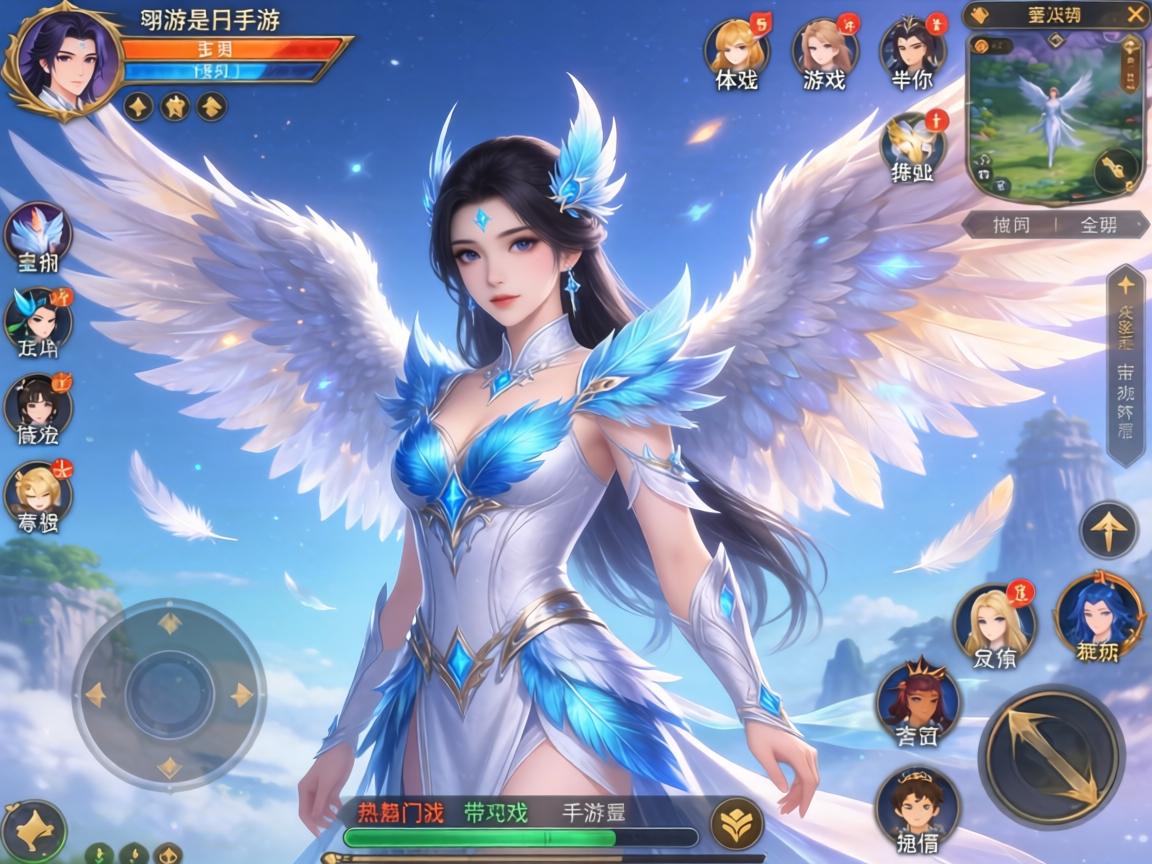
Task: Tap the round up-arrow button on right
Action: coord(1108,530)
